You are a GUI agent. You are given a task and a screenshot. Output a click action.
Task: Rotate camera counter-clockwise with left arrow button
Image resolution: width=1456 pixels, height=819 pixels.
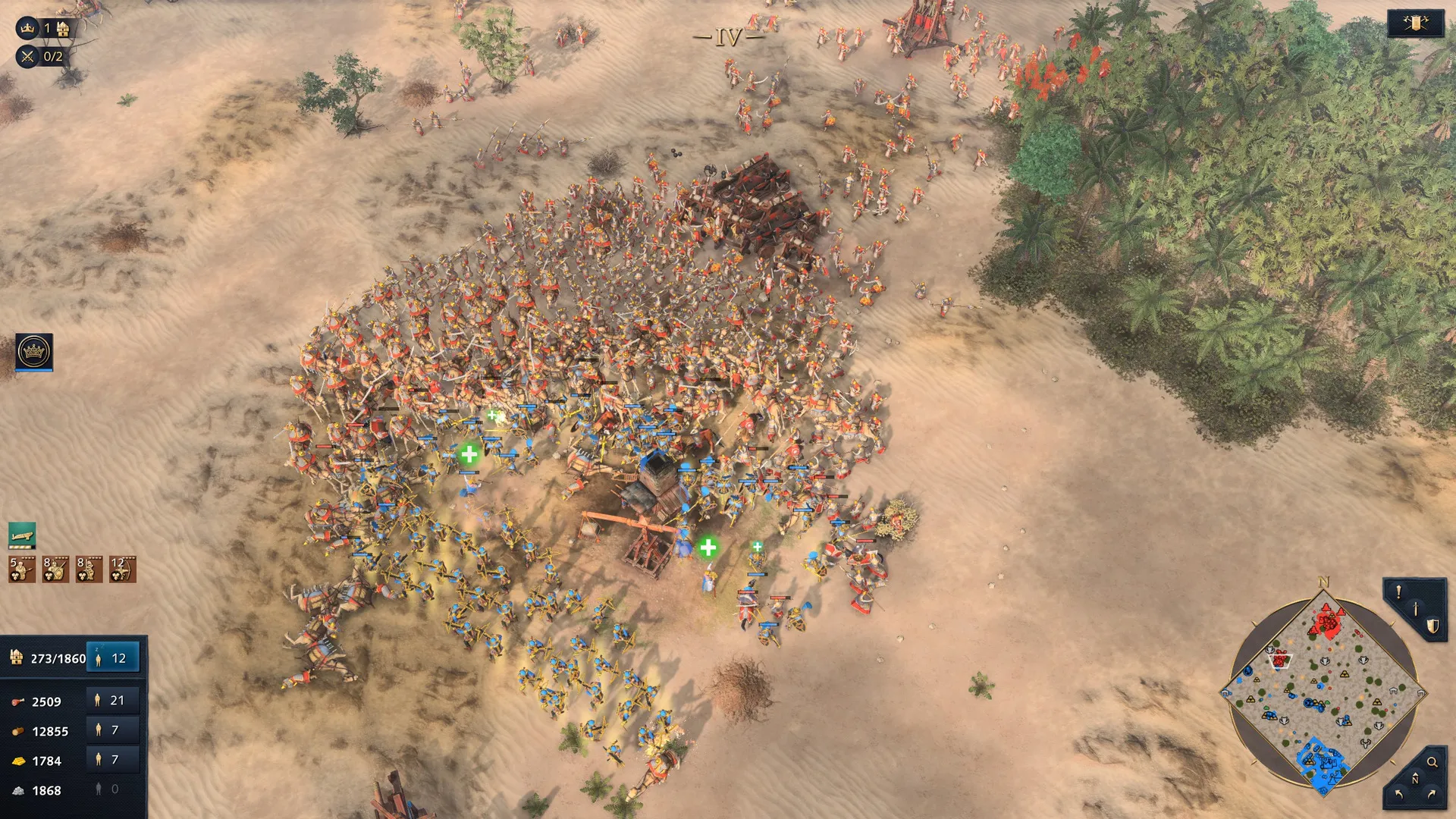point(1399,795)
